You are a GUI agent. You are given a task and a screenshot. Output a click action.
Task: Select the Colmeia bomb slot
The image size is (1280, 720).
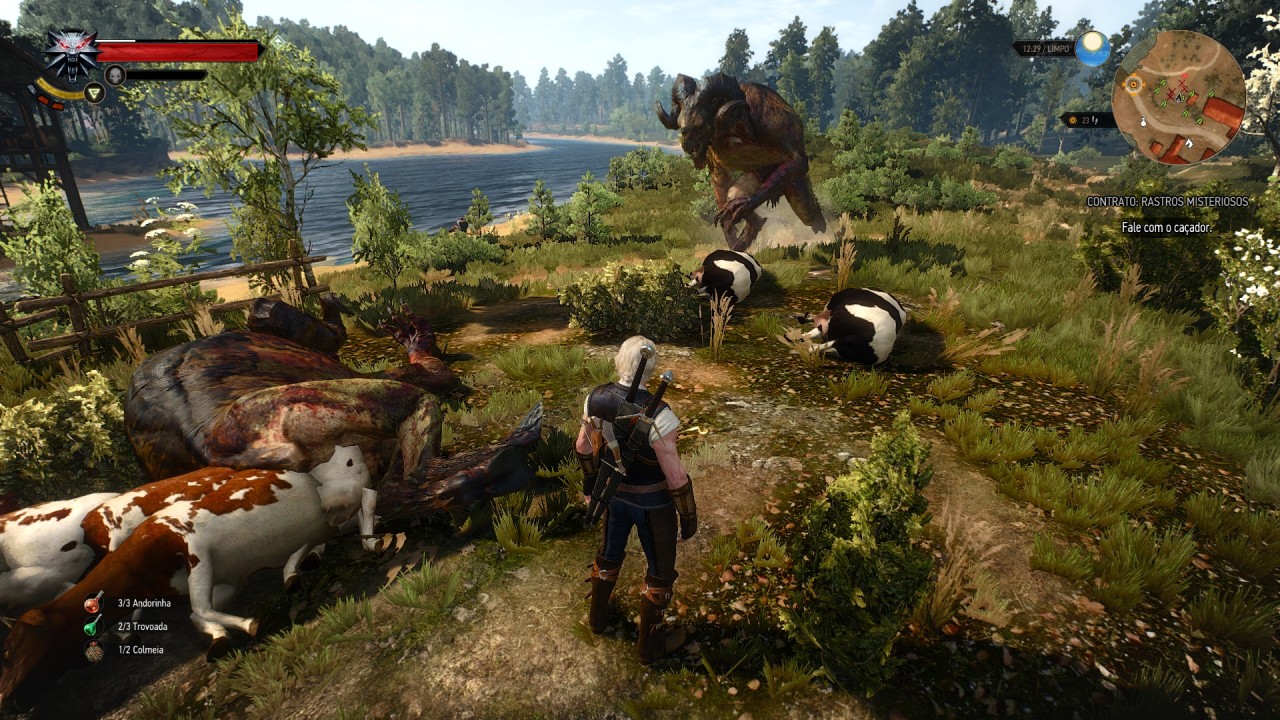(x=93, y=650)
